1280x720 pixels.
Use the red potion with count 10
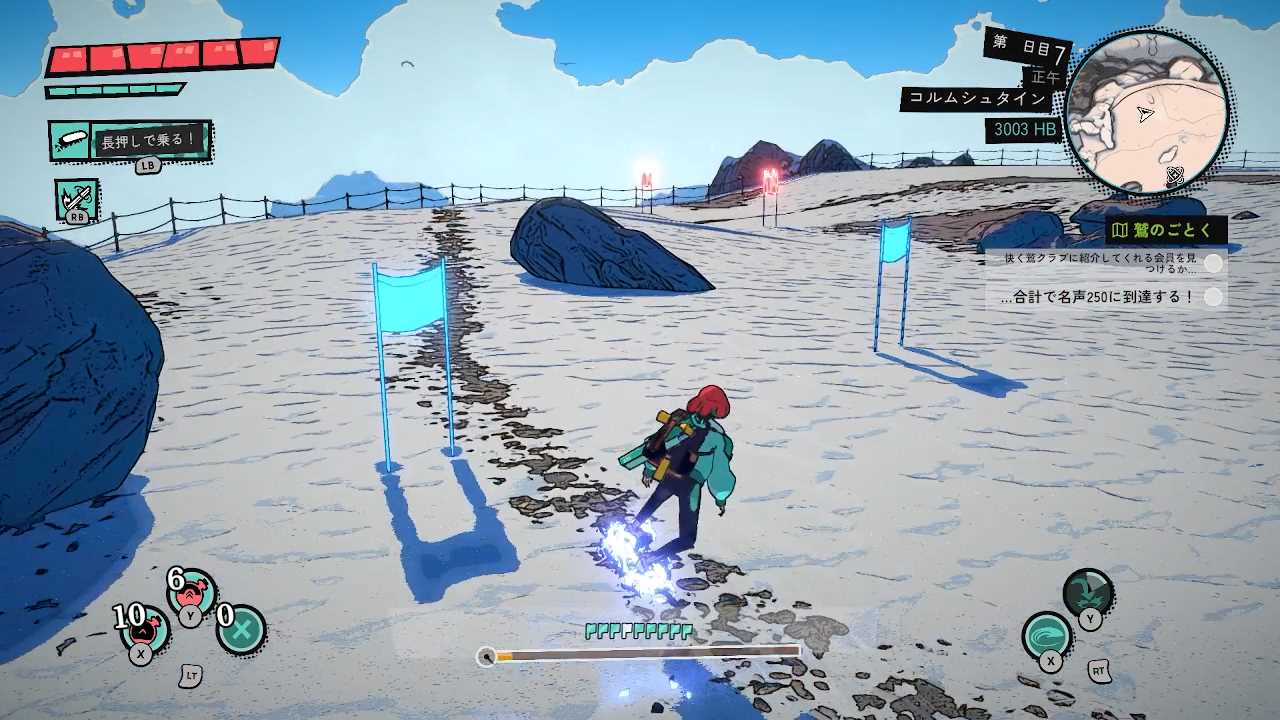[145, 629]
